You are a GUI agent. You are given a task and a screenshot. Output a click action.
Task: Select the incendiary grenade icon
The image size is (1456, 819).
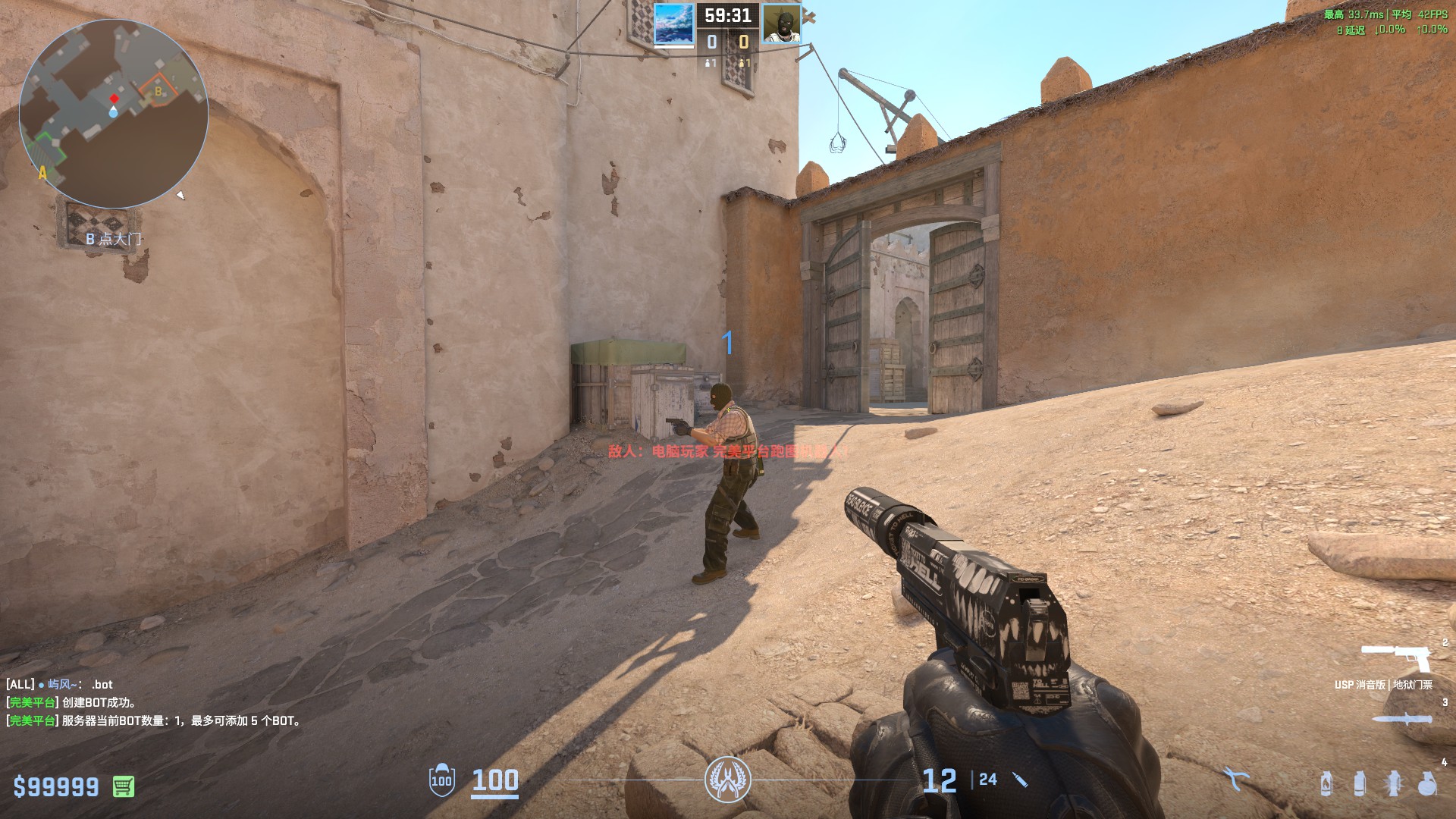(x=1326, y=783)
